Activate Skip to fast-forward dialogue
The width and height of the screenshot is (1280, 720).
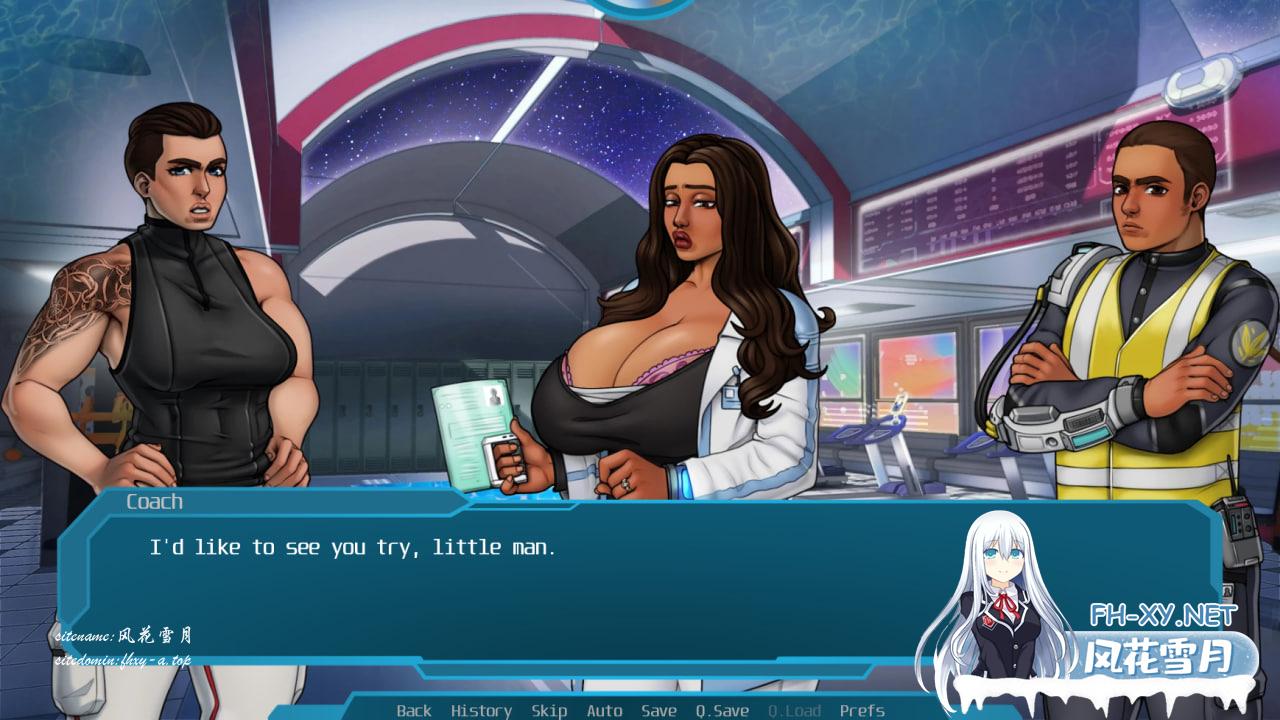[549, 710]
